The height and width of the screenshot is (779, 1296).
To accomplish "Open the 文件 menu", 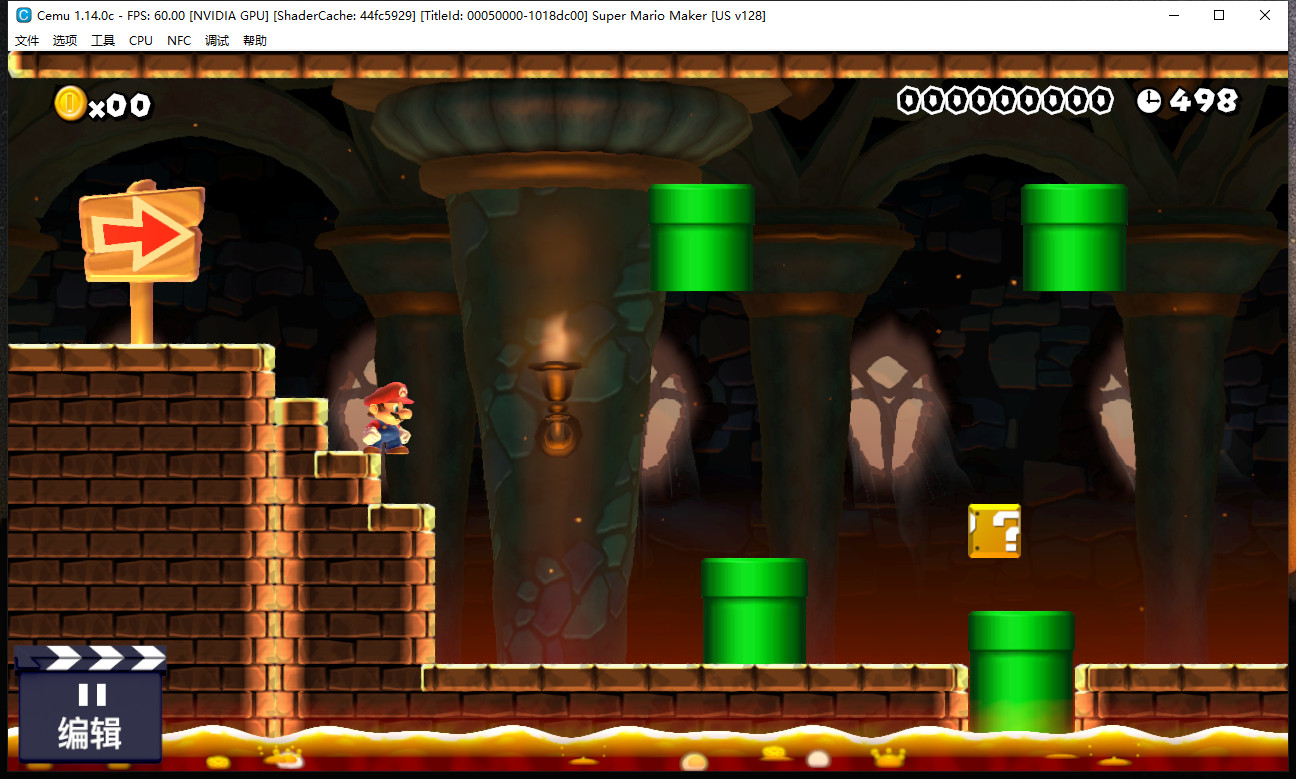I will (27, 41).
